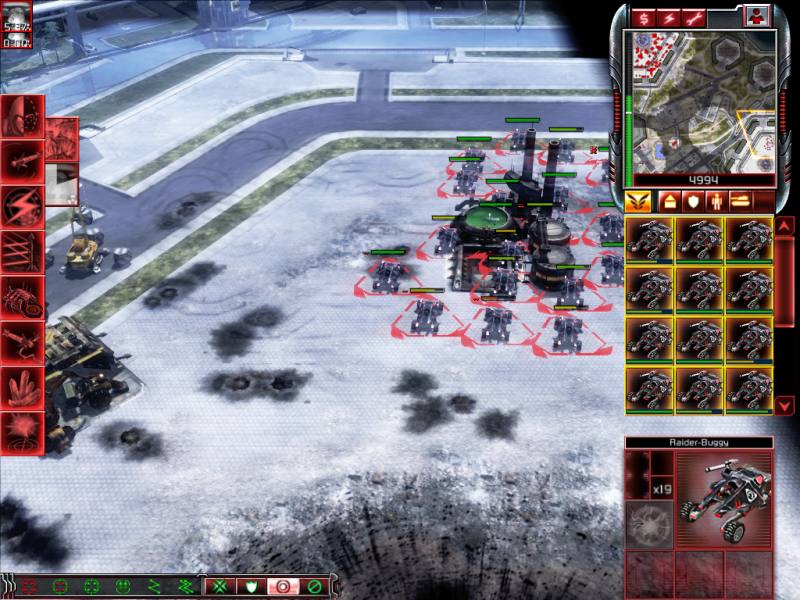
Task: Set the crossed green arrows aggressive stance
Action: pos(219,585)
